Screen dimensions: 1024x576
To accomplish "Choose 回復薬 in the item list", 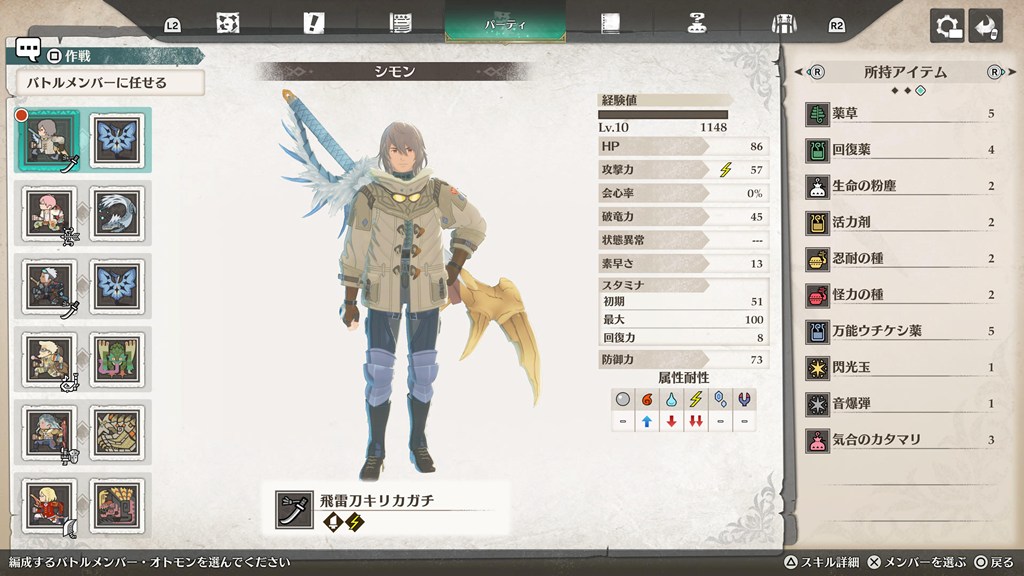I will (900, 150).
